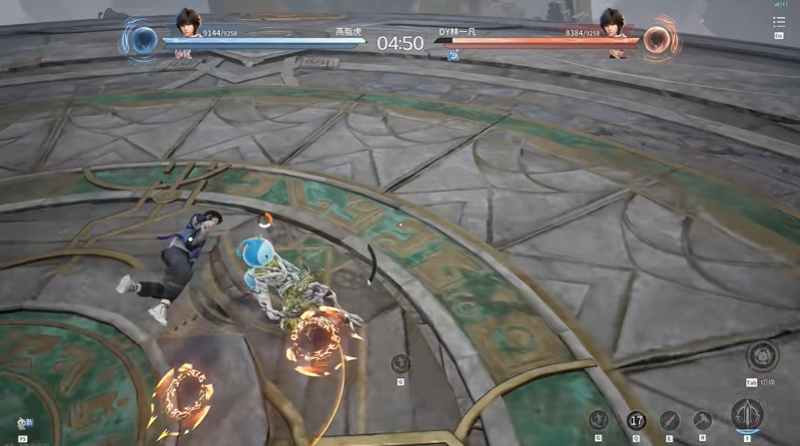Viewport: 800px width, 446px height.
Task: Open the list menu icon in top-right corner
Action: tap(779, 21)
